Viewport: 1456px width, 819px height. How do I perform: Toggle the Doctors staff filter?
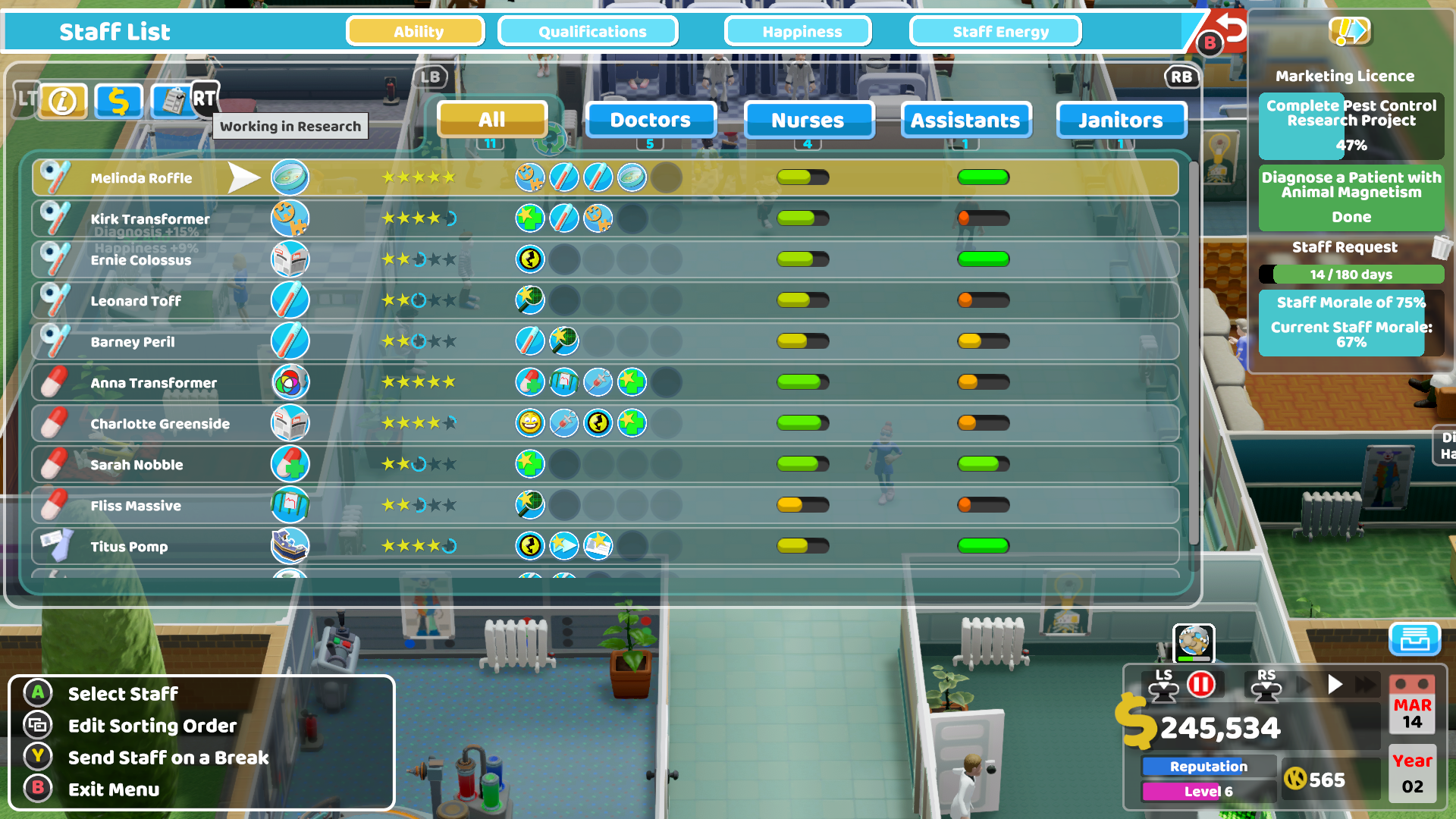point(651,120)
